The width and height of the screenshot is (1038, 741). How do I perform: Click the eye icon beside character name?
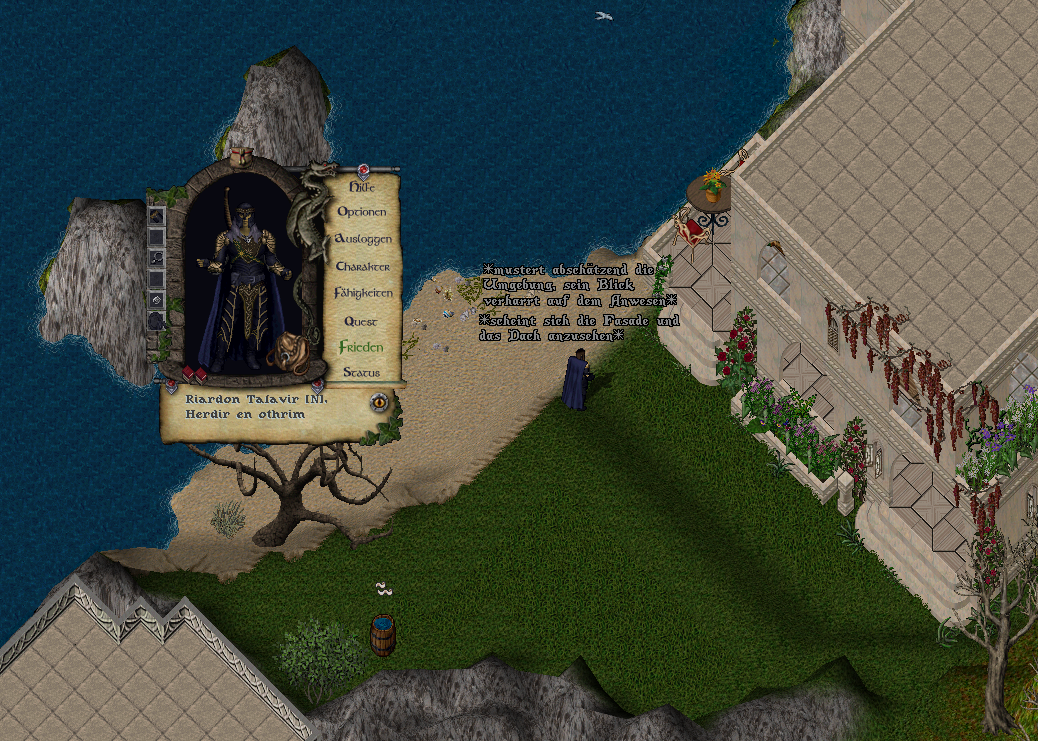click(379, 402)
